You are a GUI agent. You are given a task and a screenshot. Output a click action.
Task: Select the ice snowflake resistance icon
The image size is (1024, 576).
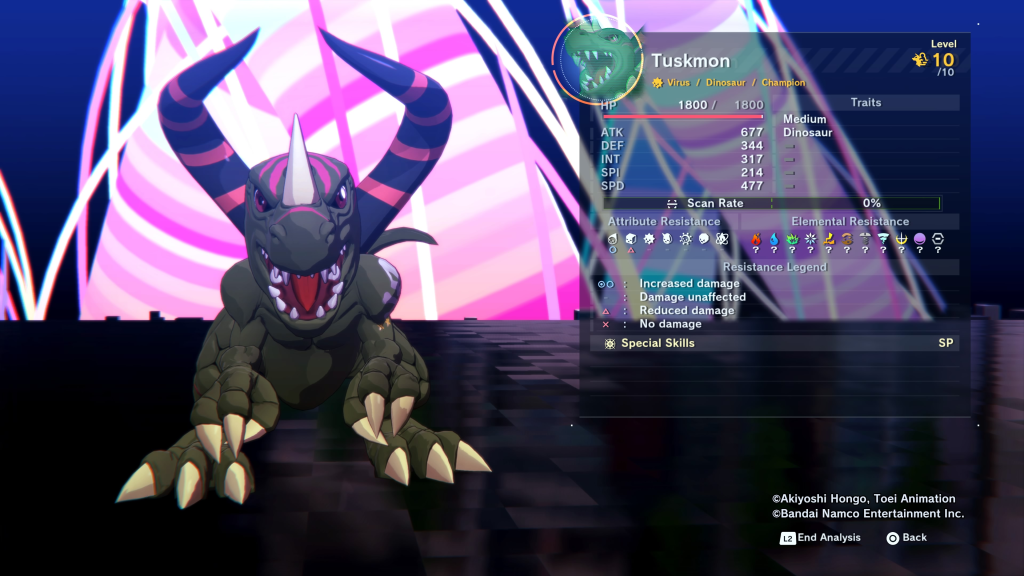[x=810, y=239]
